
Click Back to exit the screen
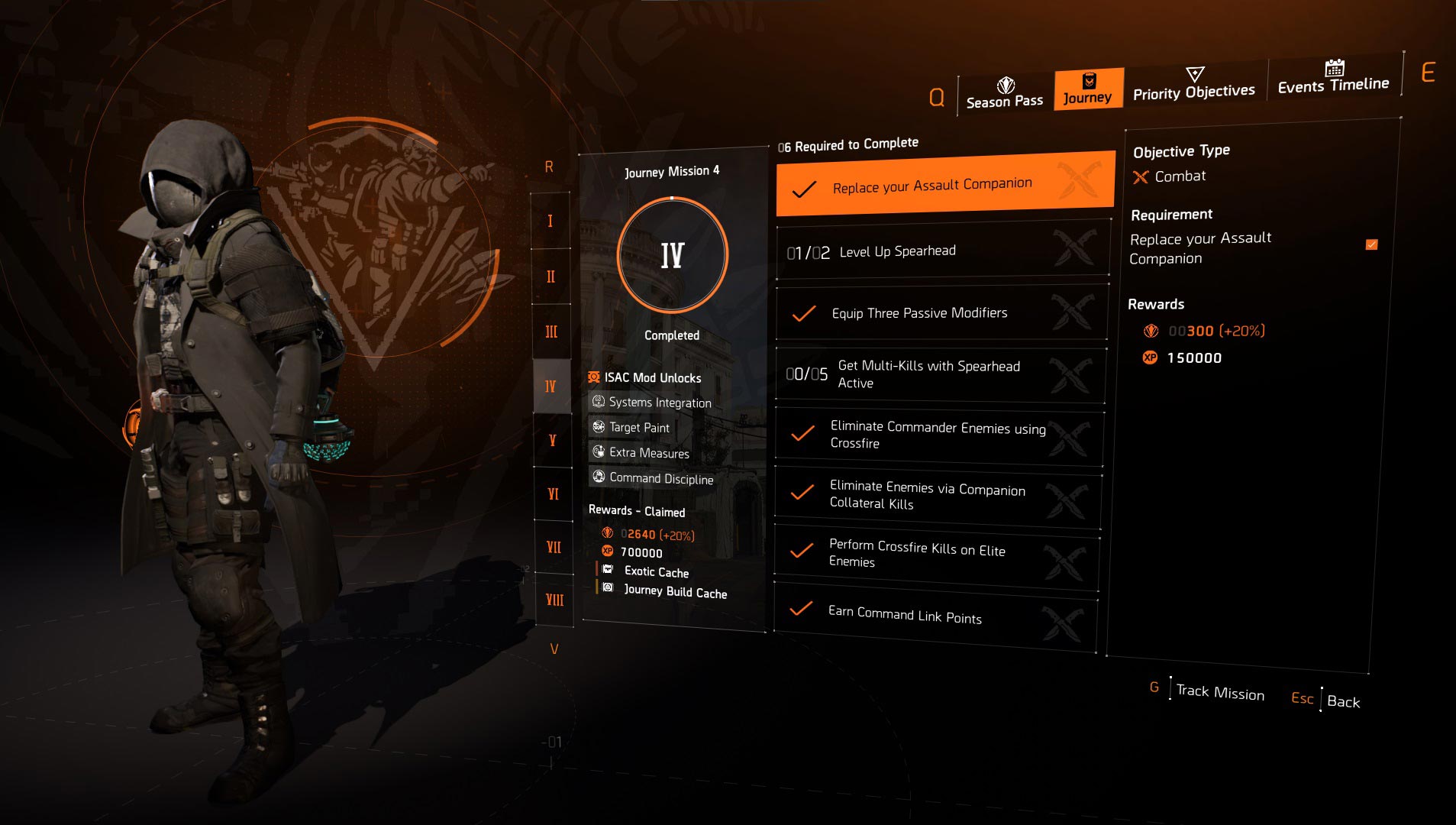1344,701
